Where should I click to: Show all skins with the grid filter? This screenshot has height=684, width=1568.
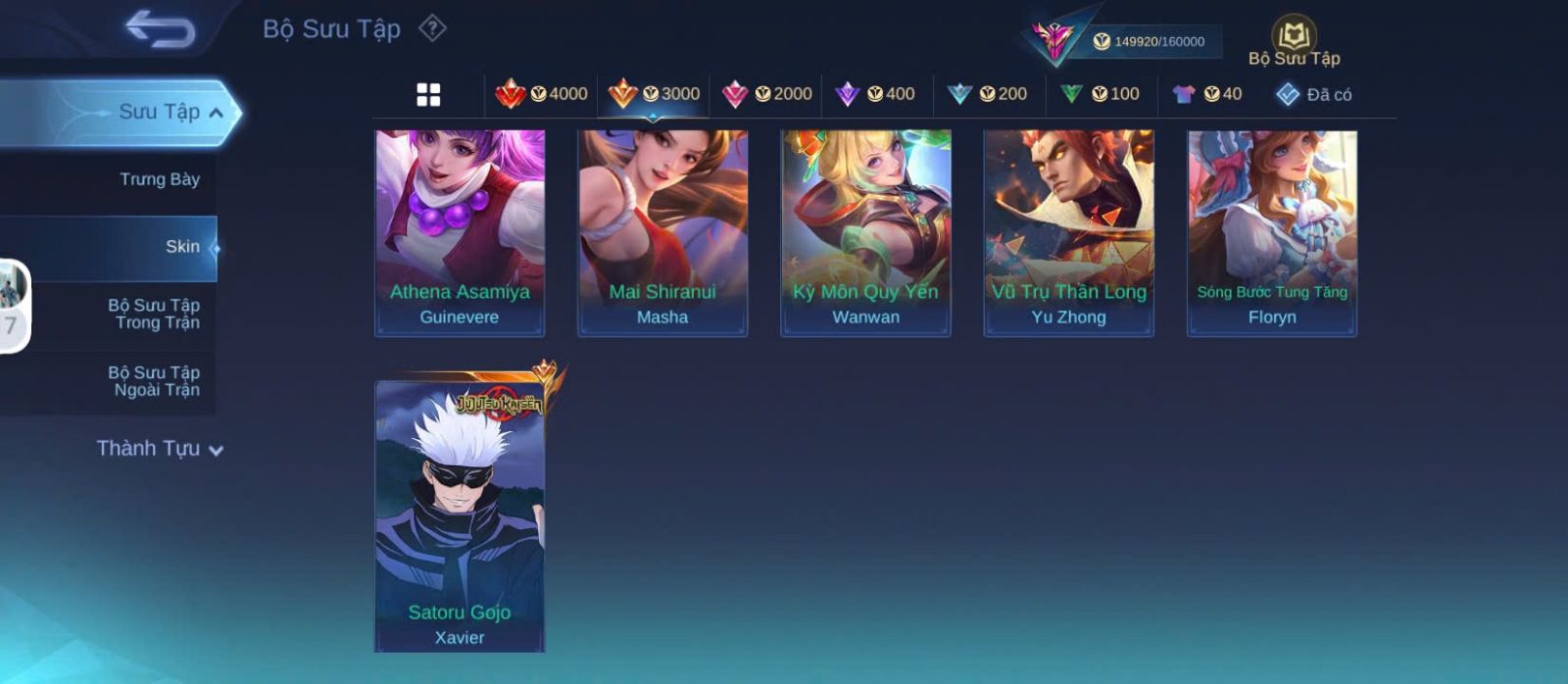coord(428,94)
